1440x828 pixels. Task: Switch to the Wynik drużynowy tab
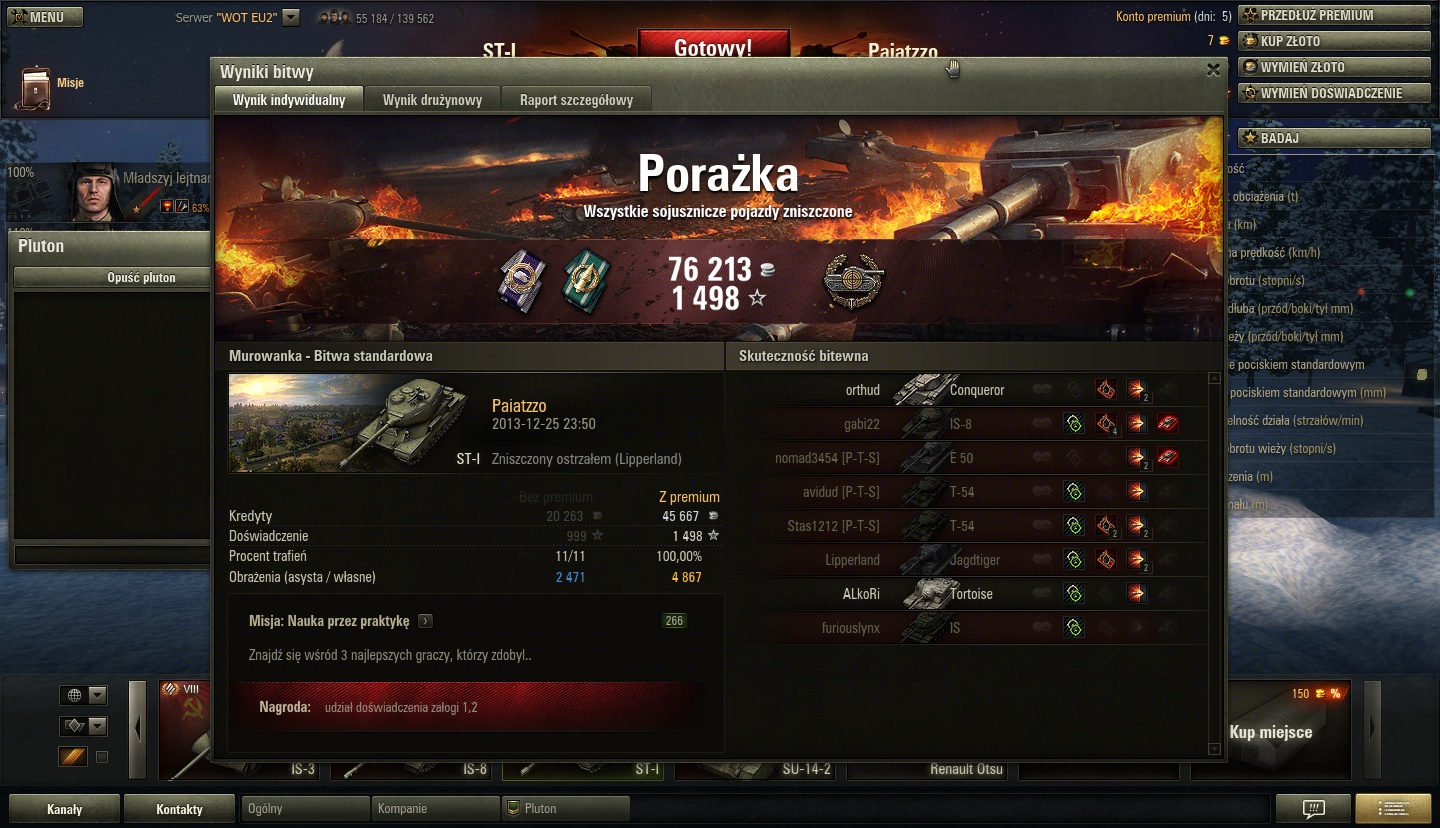click(x=432, y=100)
